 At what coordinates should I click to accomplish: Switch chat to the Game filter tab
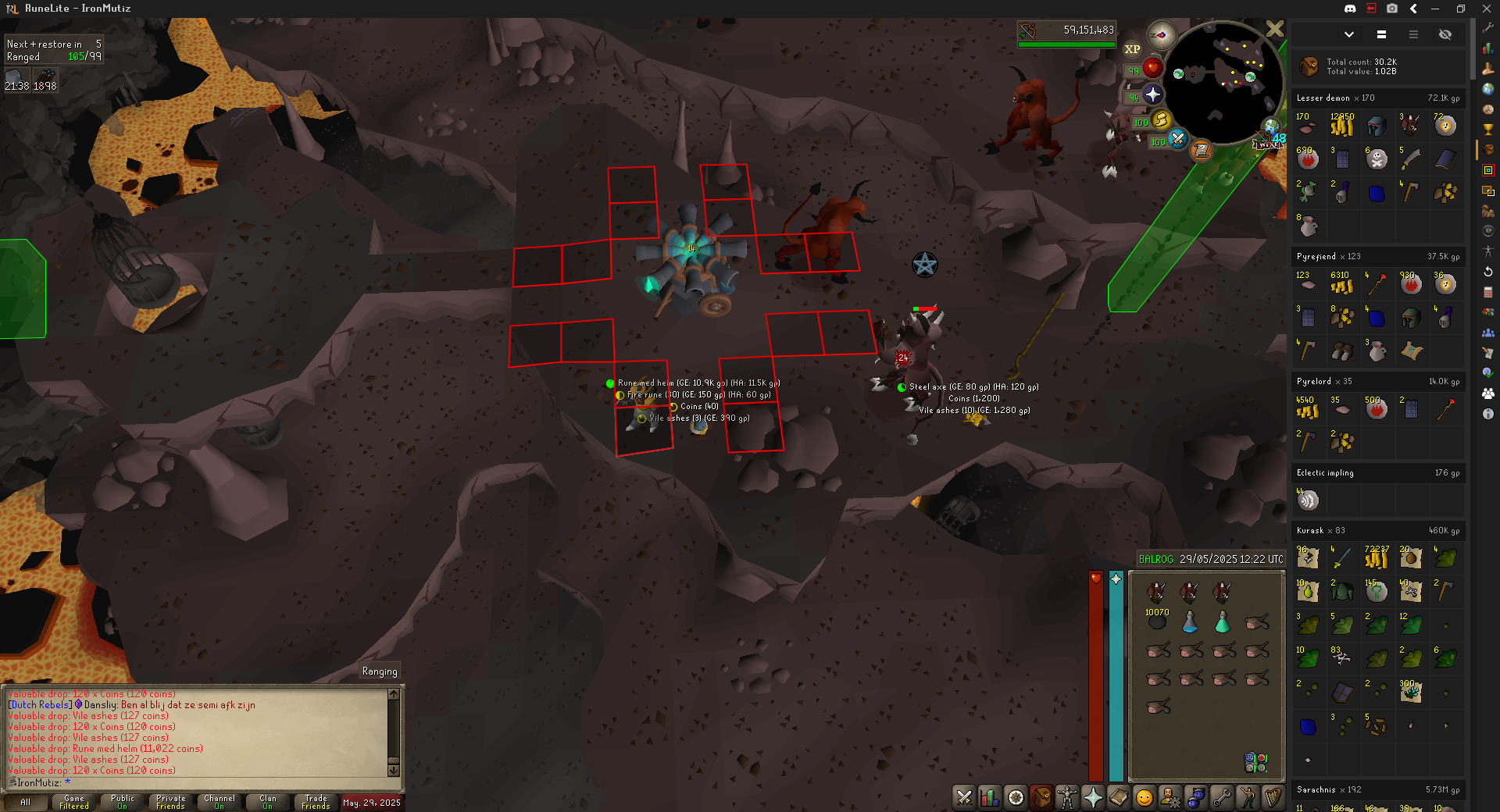pyautogui.click(x=74, y=802)
